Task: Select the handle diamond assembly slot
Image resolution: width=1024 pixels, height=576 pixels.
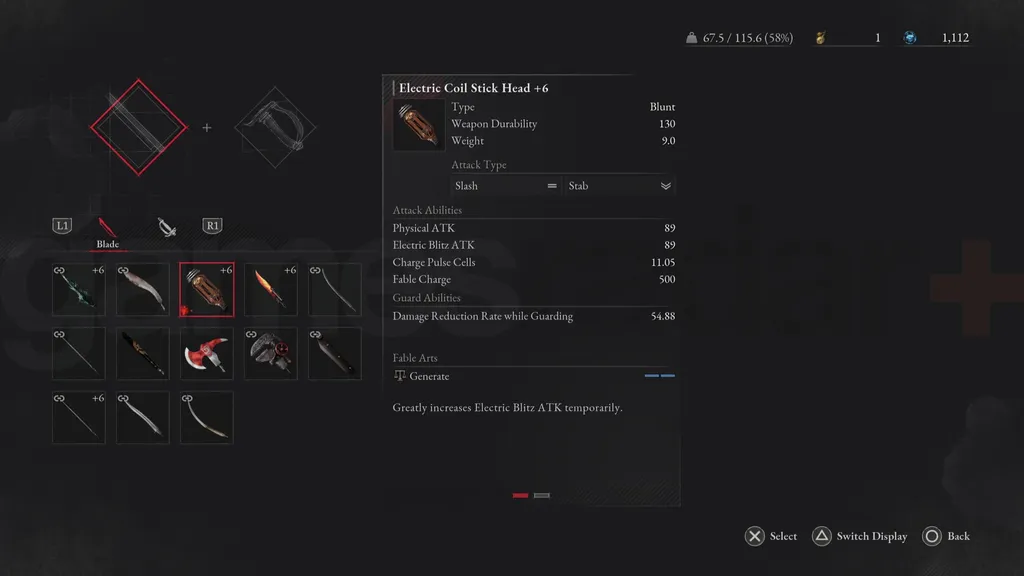Action: click(x=275, y=127)
